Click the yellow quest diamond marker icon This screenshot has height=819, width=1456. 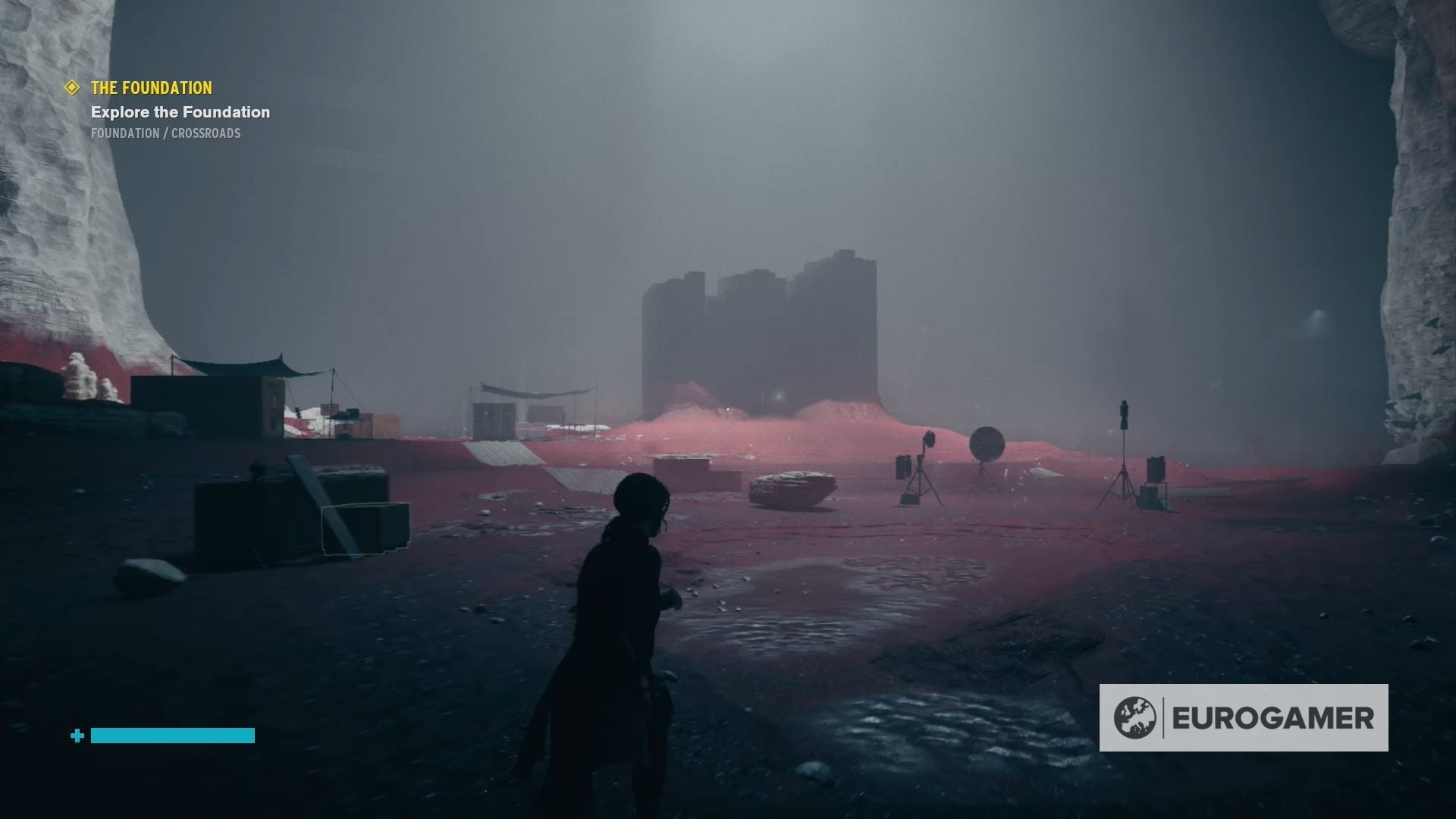click(x=72, y=89)
